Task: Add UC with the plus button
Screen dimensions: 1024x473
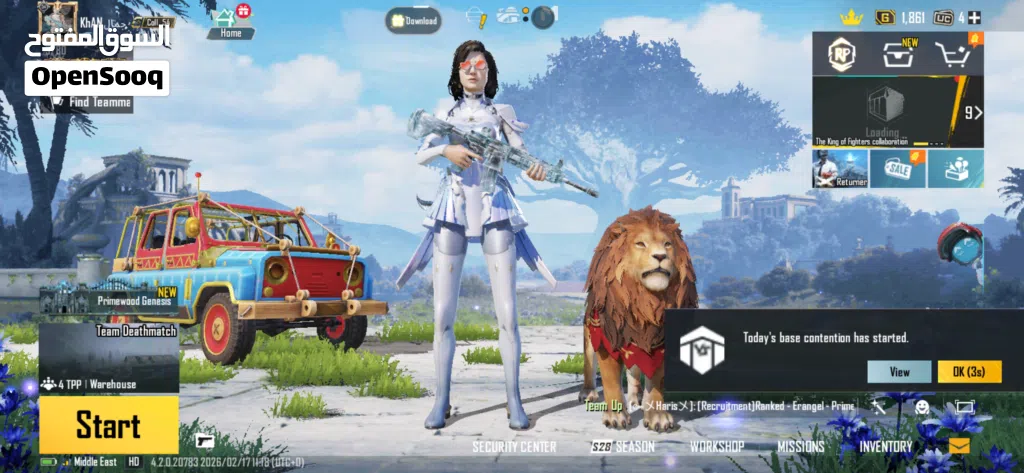Action: [x=974, y=17]
